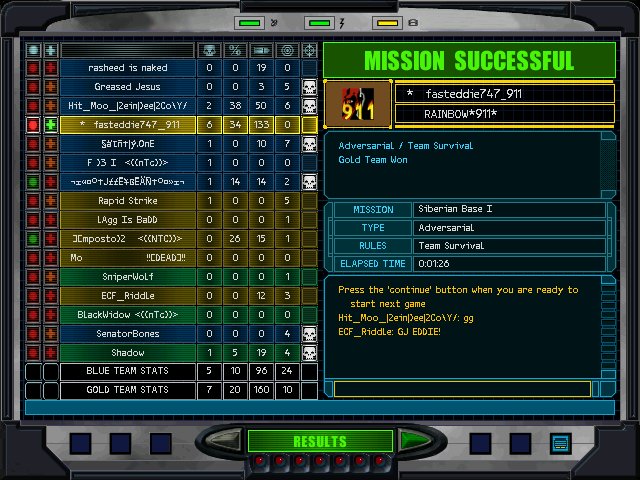Select the BLUE TEAM STATS row
The height and width of the screenshot is (480, 640).
pyautogui.click(x=128, y=372)
